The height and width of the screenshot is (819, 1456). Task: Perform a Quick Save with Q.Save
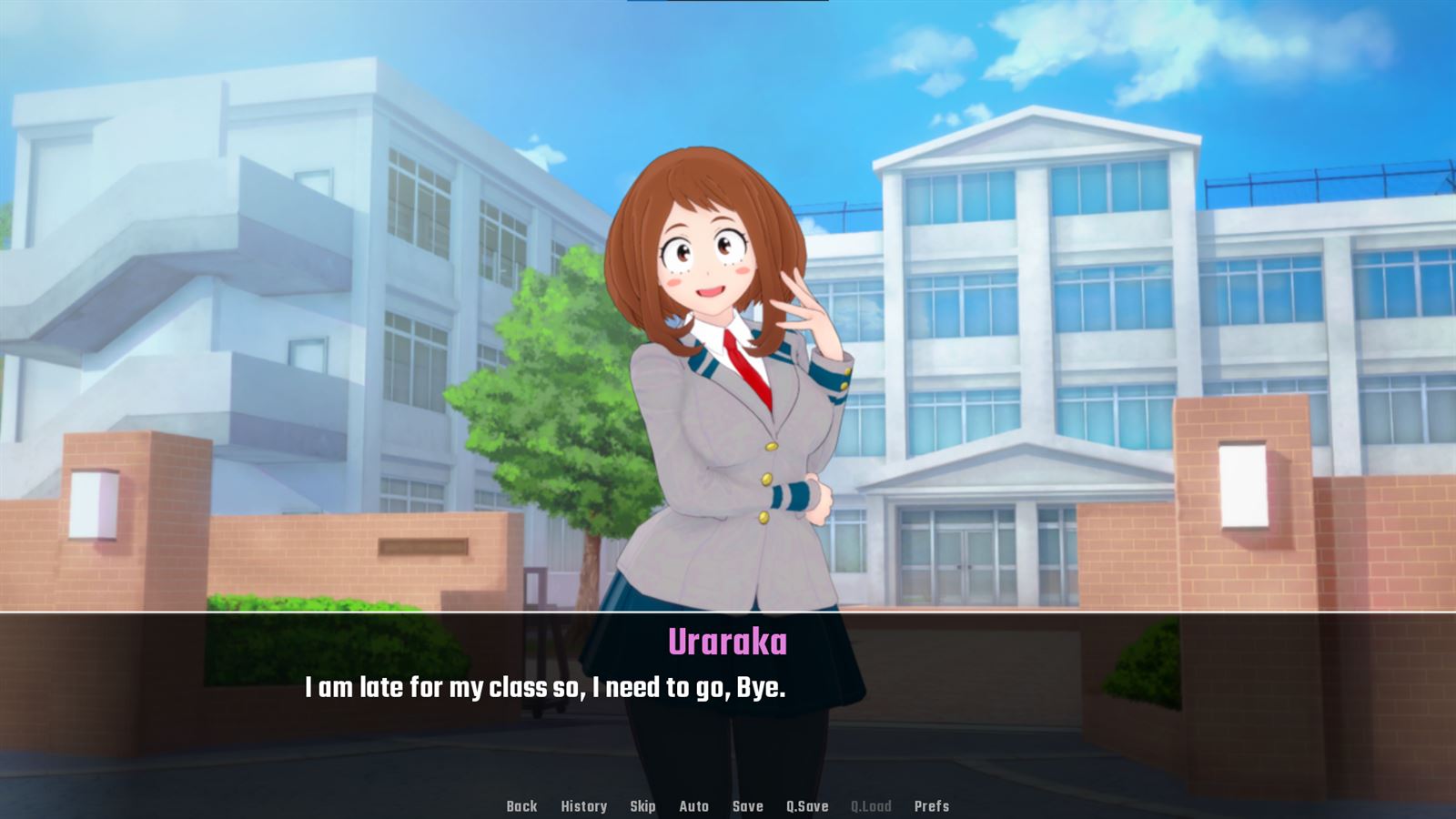click(806, 806)
